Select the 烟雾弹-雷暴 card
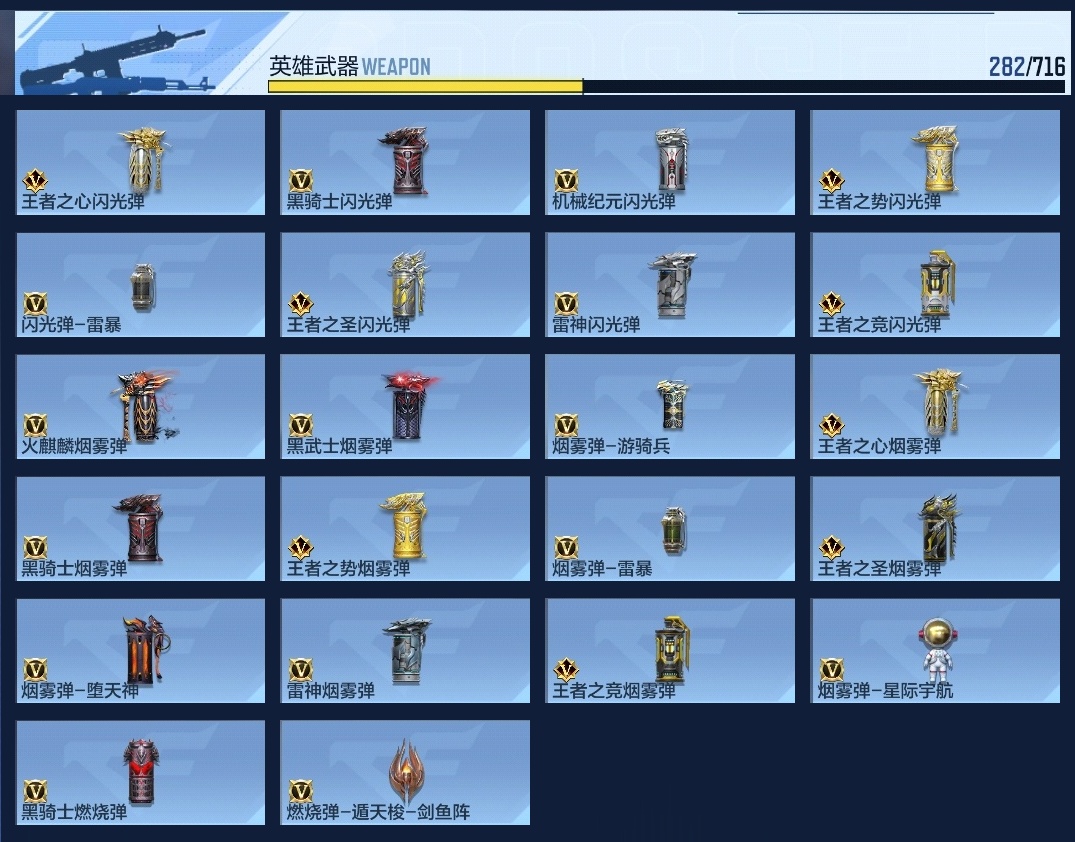 coord(670,529)
